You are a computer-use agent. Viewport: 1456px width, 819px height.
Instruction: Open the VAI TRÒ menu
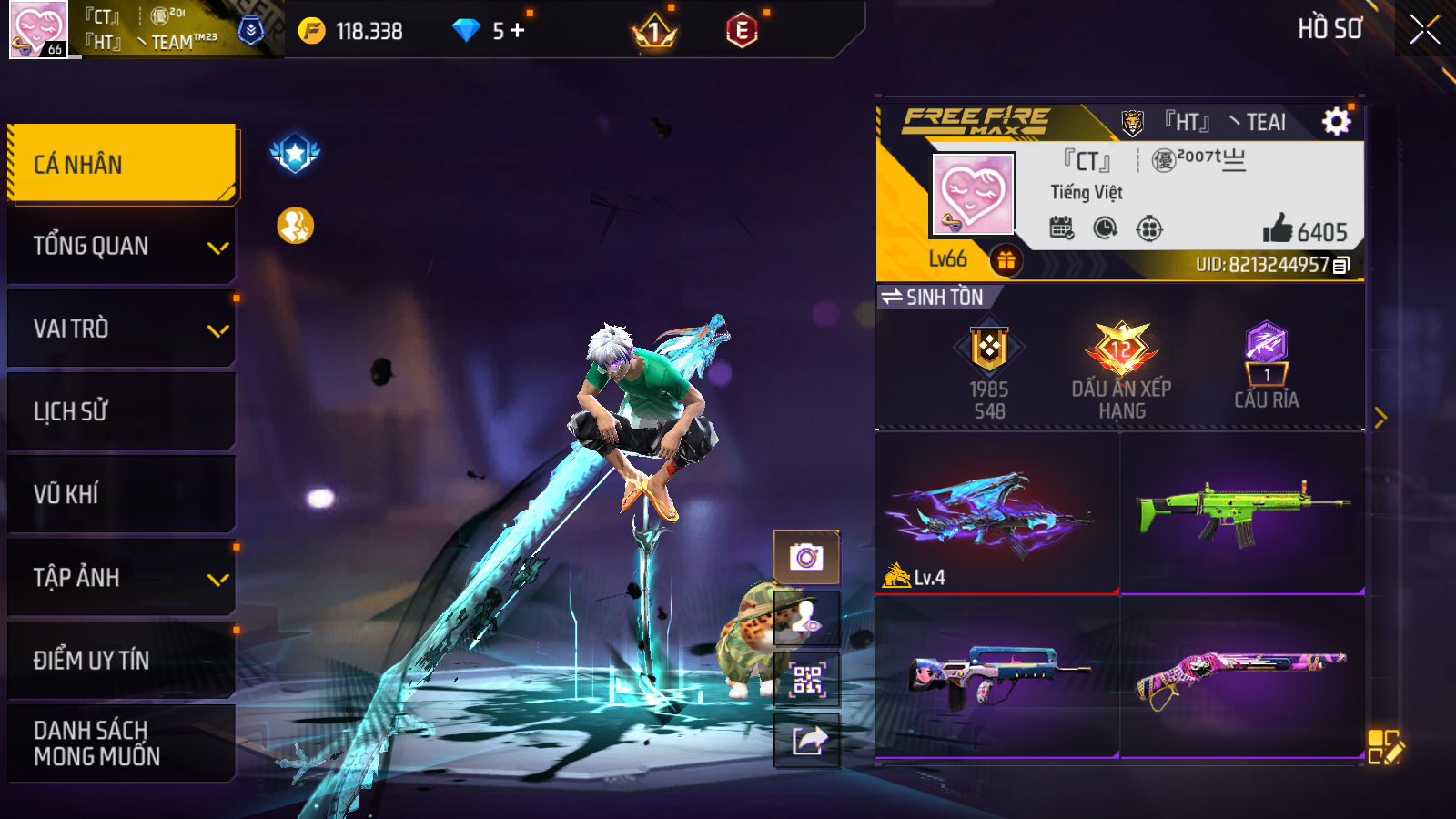click(x=121, y=329)
